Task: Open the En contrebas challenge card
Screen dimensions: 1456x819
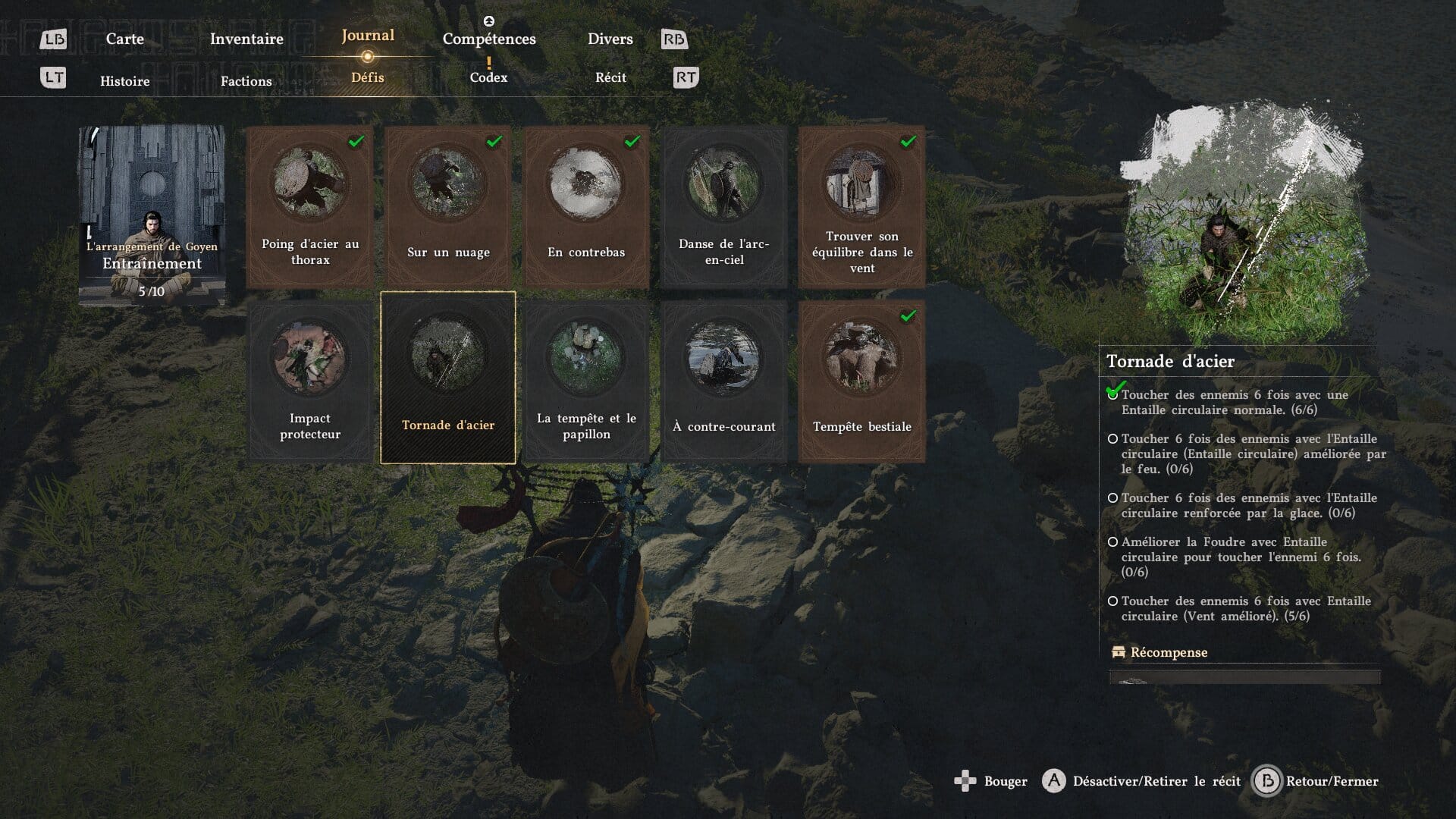Action: pos(586,206)
